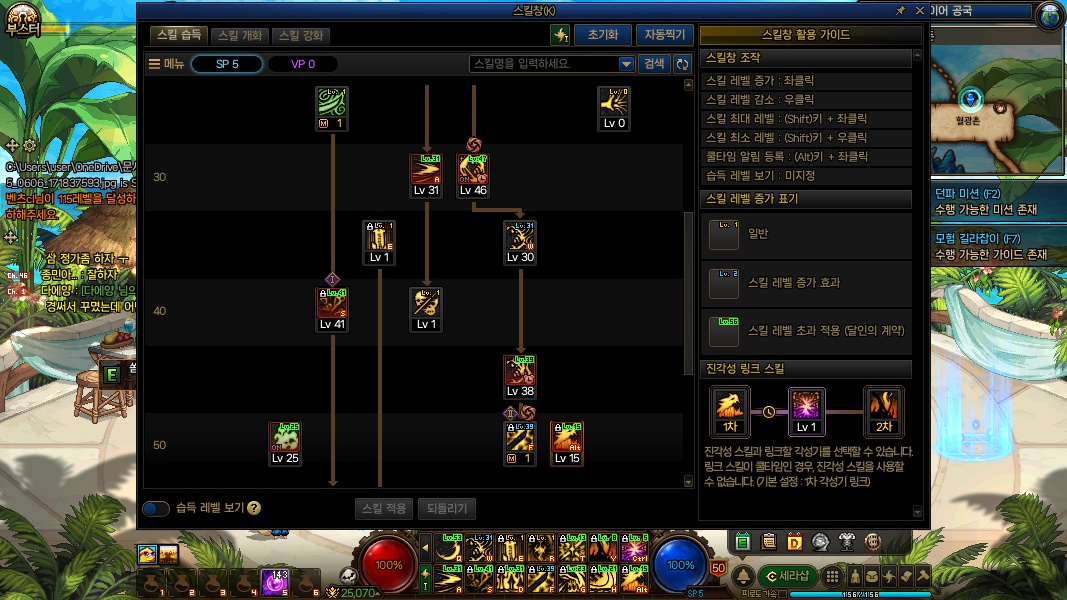Click the 검색 search button
The image size is (1067, 600).
point(654,64)
